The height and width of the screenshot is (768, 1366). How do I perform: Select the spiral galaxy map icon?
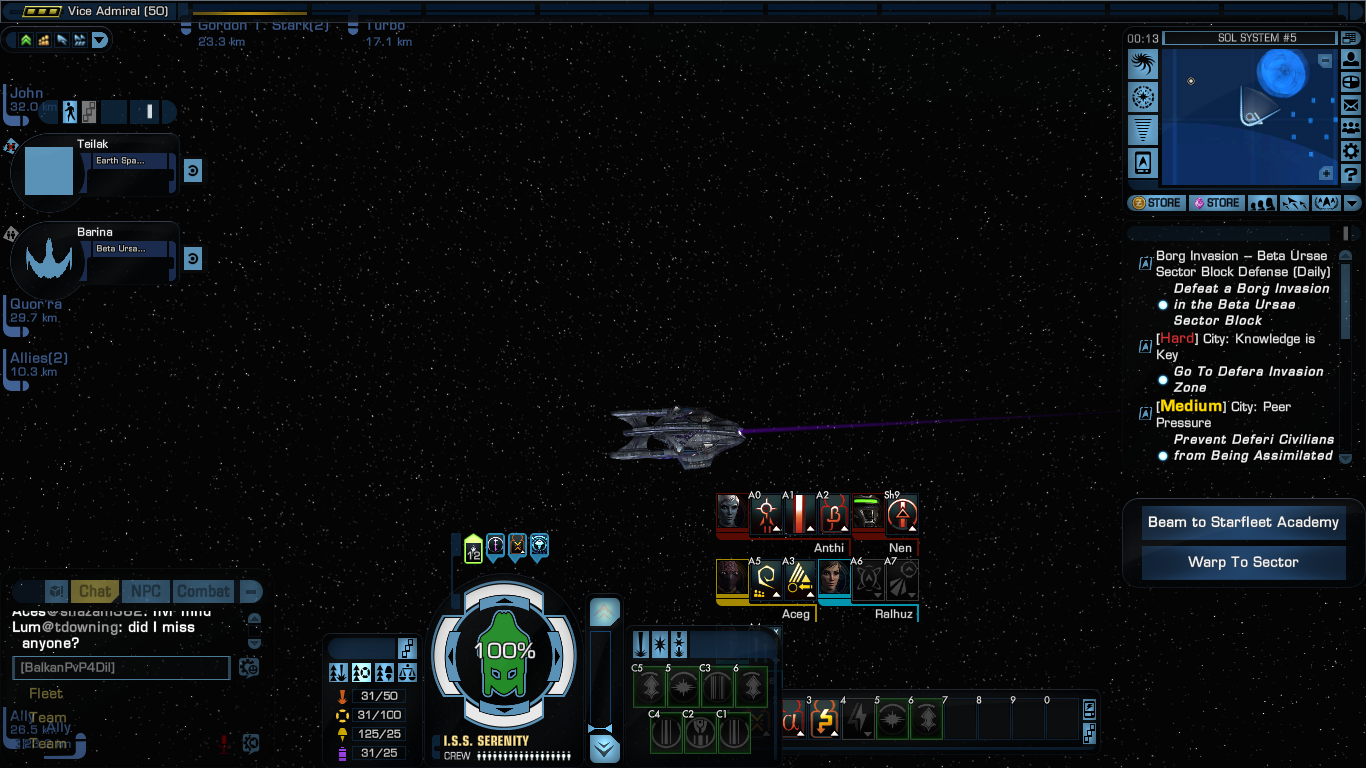tap(1143, 62)
